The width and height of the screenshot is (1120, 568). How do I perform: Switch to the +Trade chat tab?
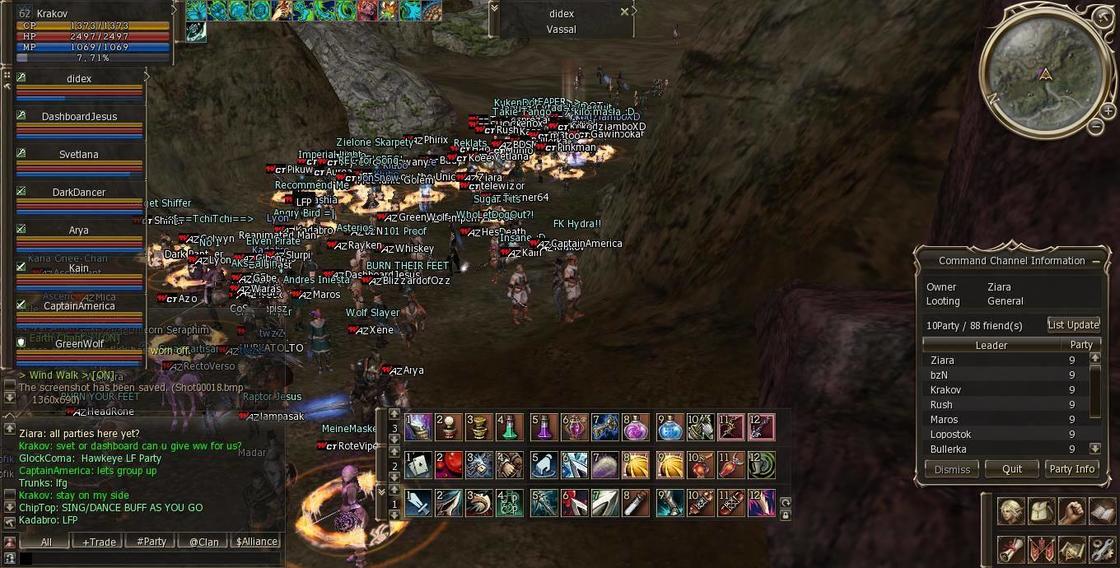point(99,542)
